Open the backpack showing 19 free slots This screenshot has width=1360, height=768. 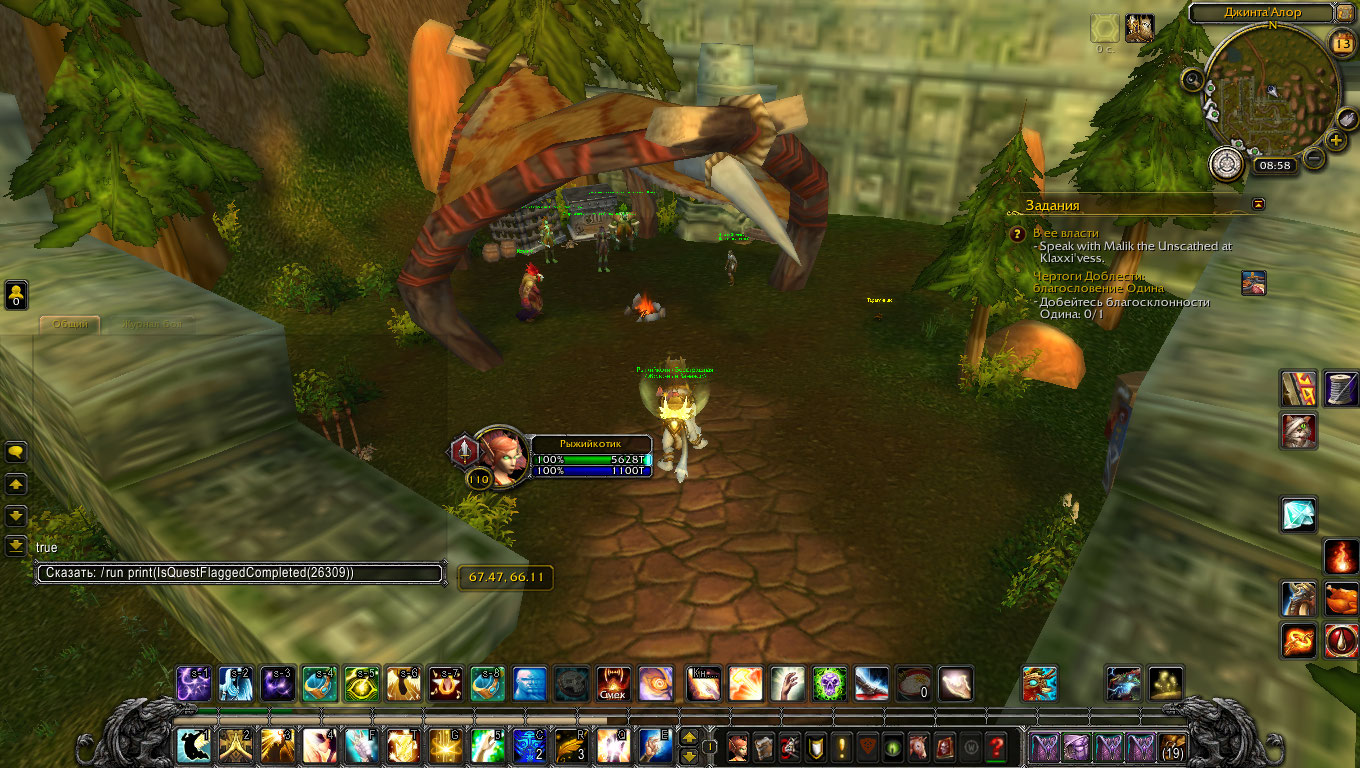click(1173, 747)
